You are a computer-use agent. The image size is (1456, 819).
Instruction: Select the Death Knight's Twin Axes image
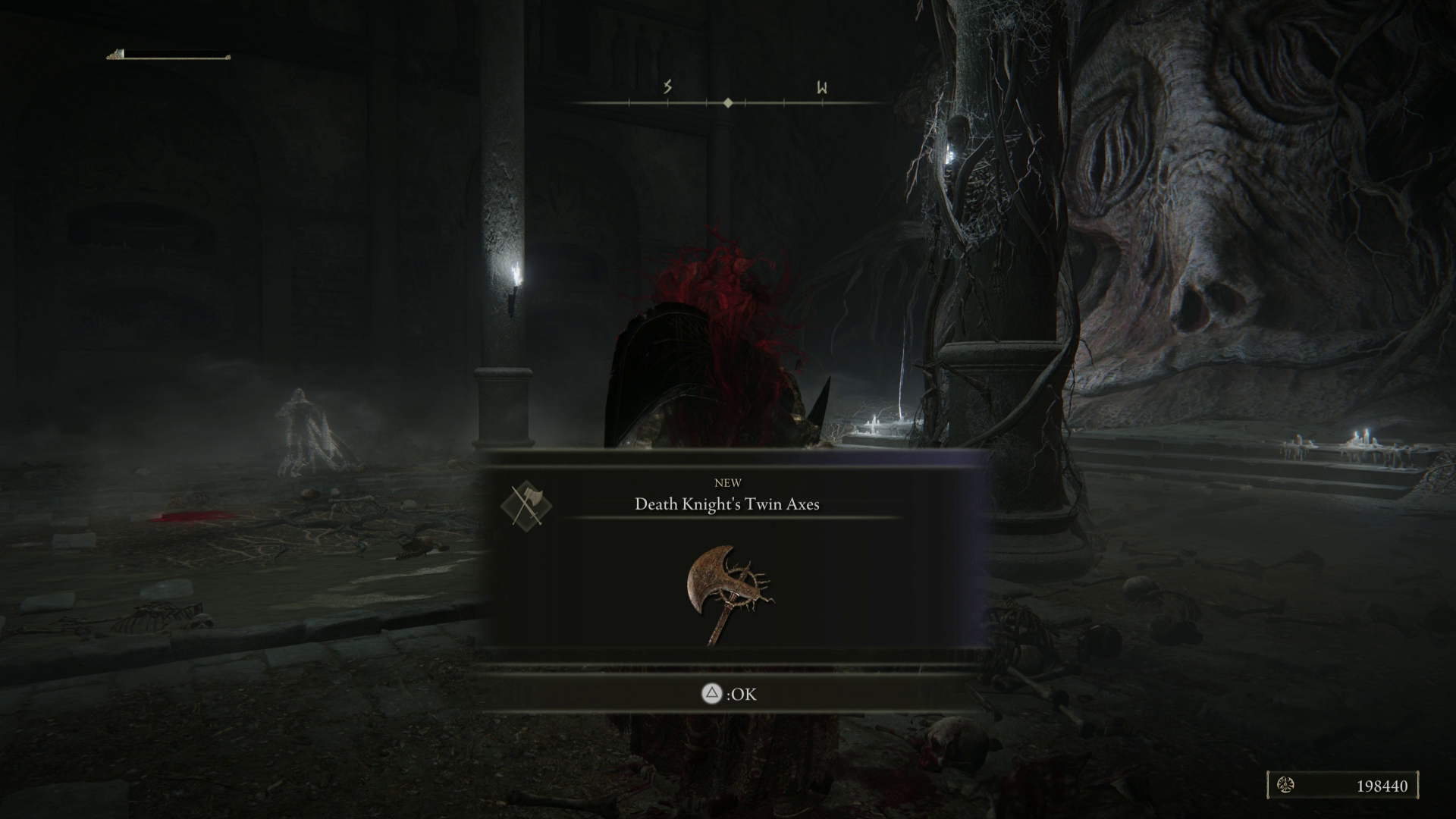(x=726, y=595)
